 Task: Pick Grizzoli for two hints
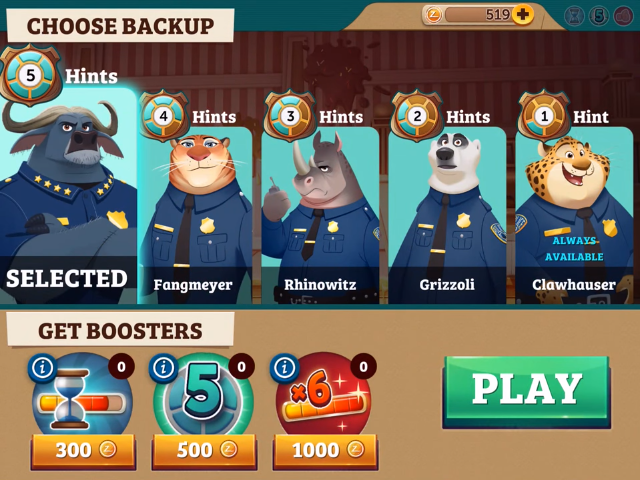pos(446,215)
